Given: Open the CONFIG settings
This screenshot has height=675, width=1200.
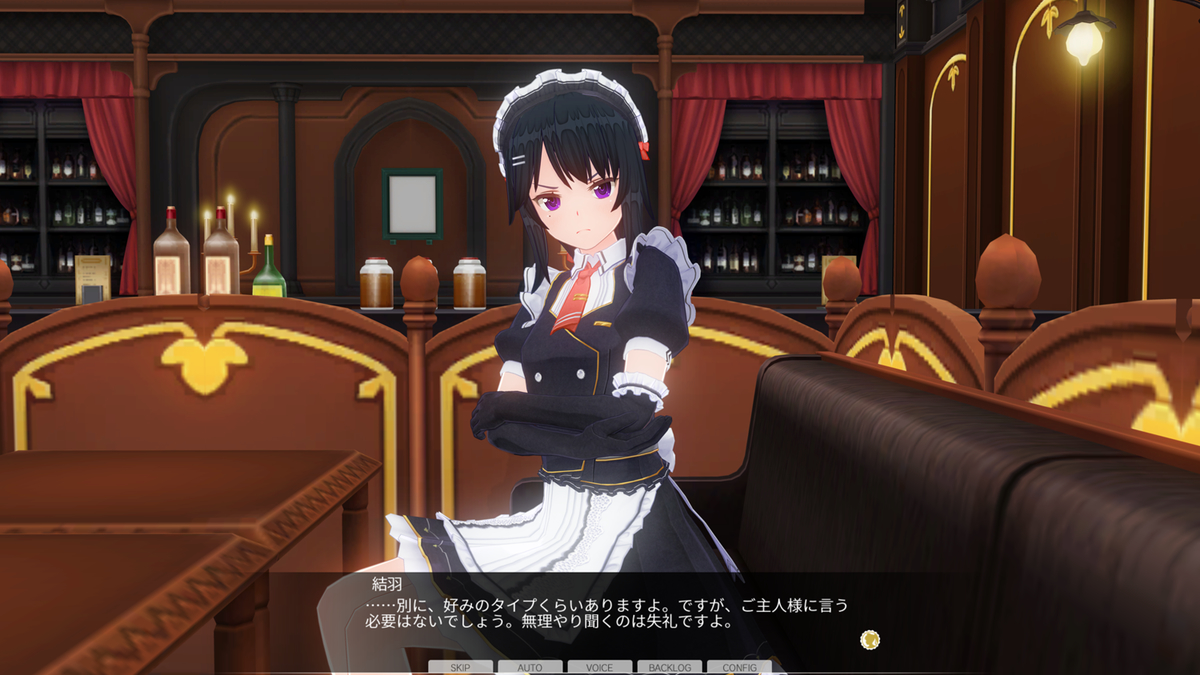Looking at the screenshot, I should click(x=739, y=667).
